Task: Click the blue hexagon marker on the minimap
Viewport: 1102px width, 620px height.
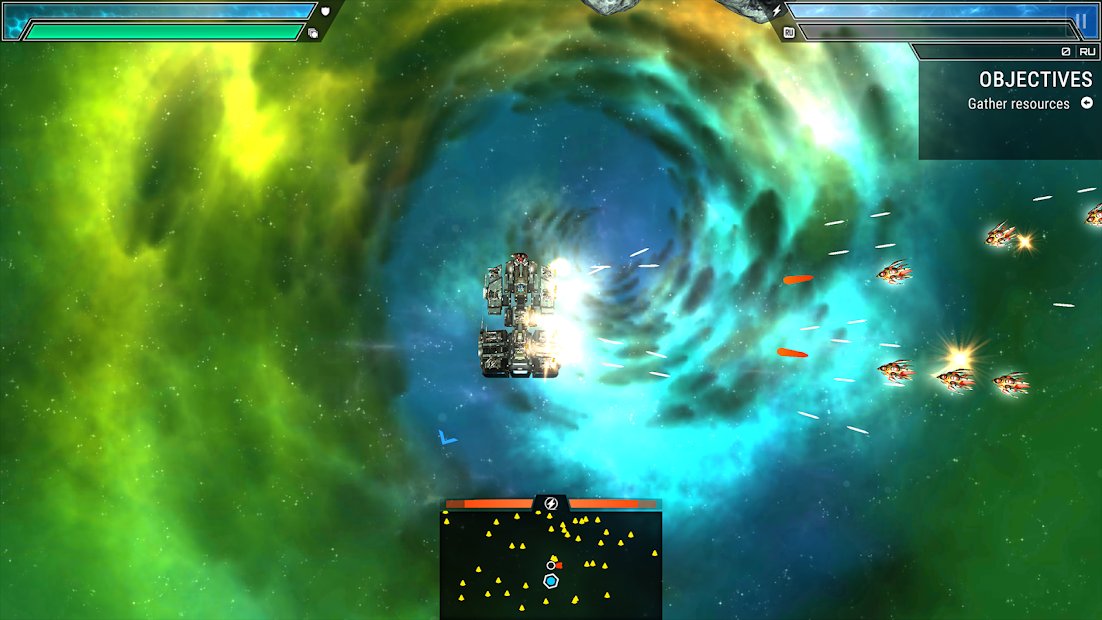Action: (551, 581)
